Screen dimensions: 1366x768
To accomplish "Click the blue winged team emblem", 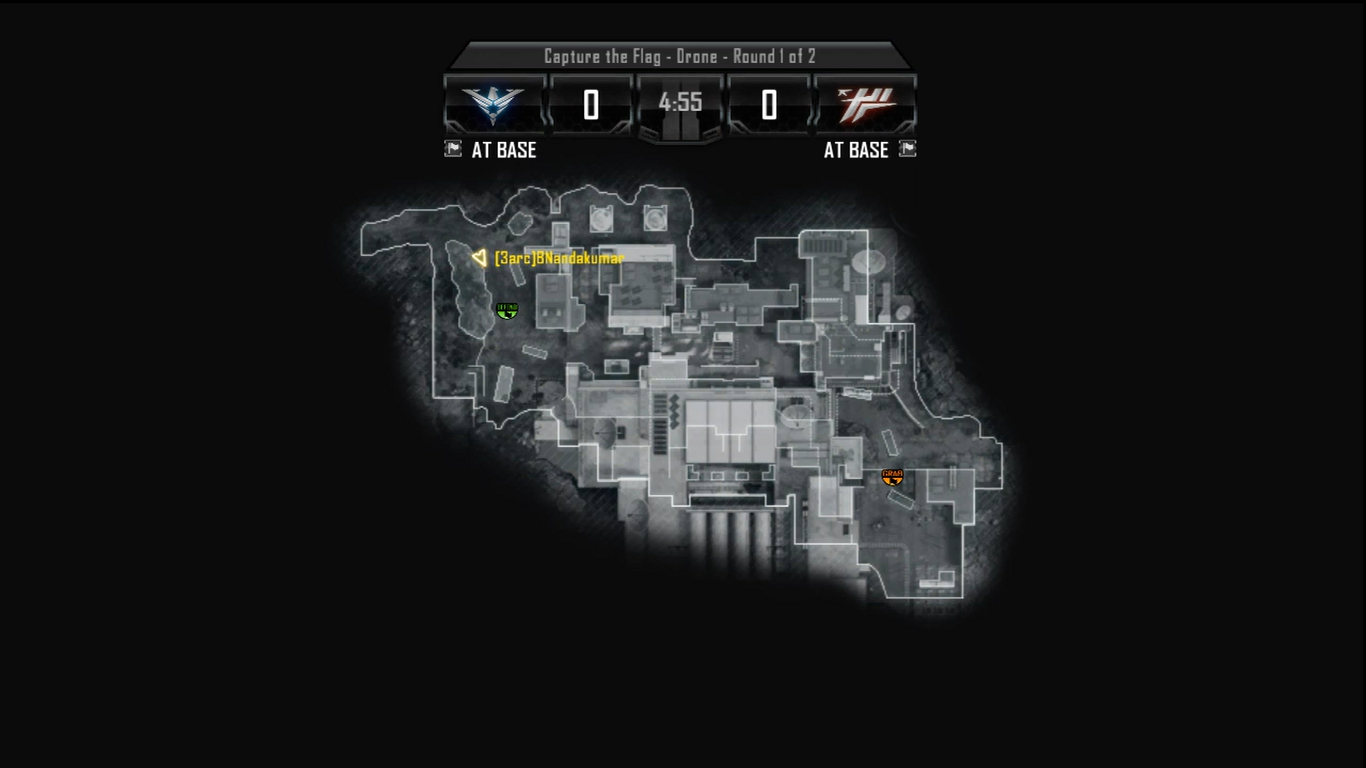I will click(494, 103).
